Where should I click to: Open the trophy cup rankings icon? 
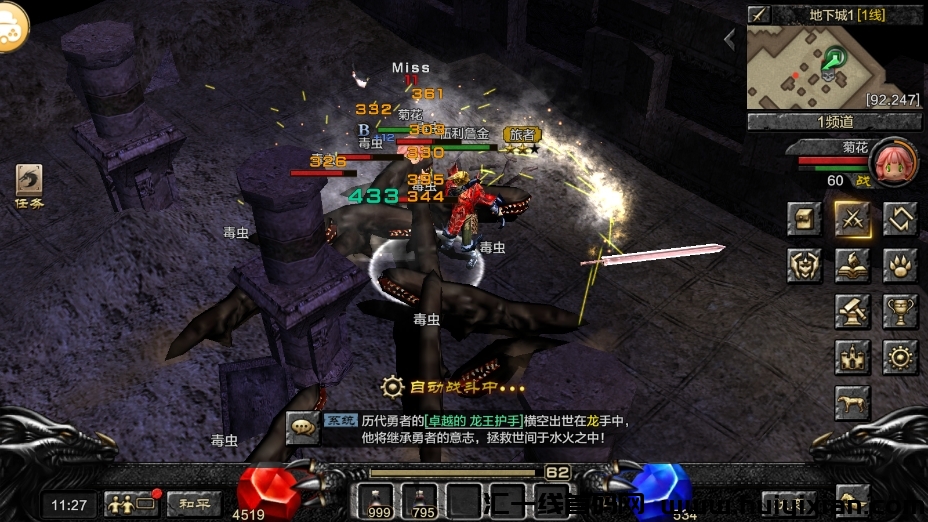point(900,311)
